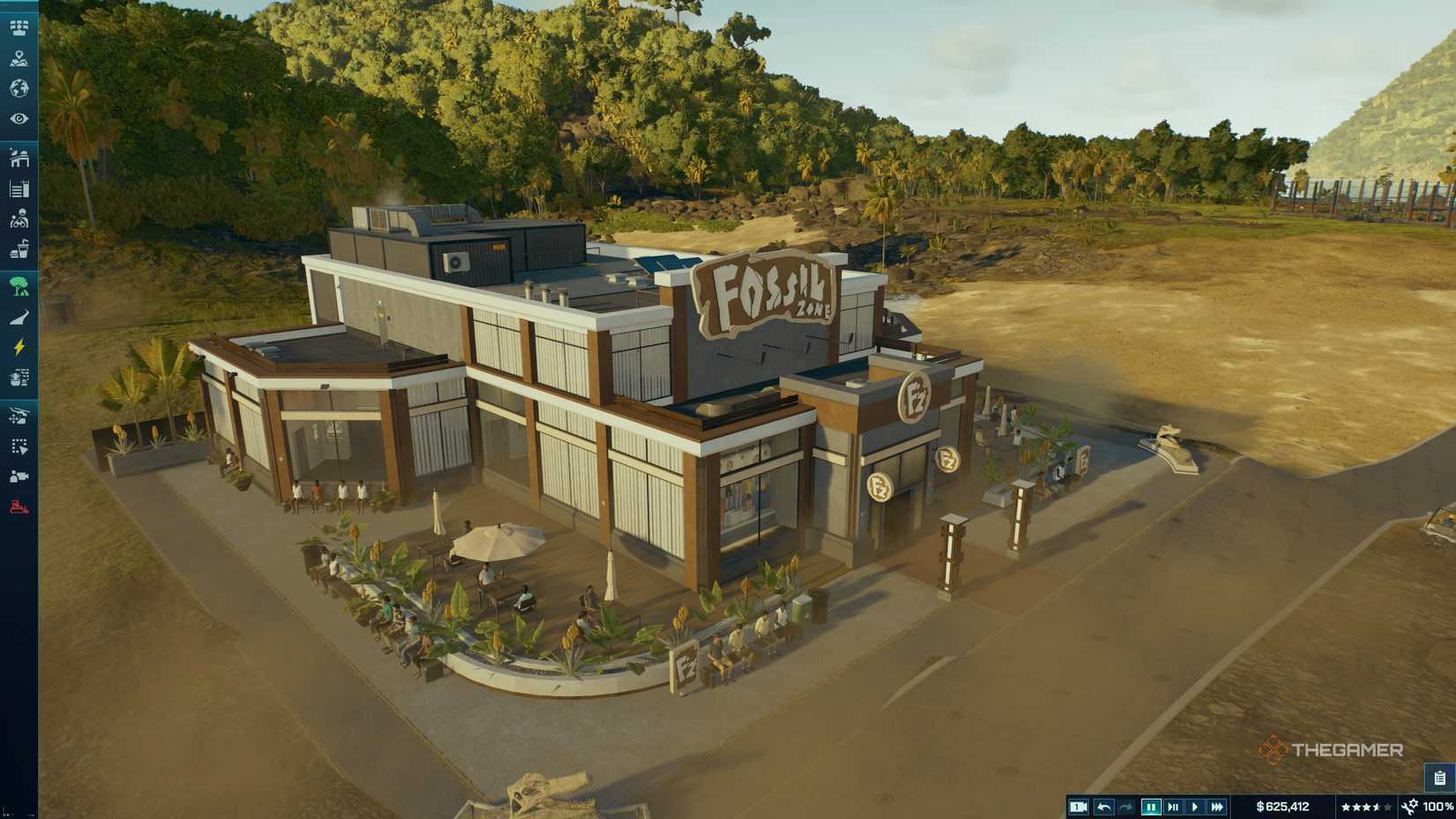Enable fast forward game speed
This screenshot has width=1456, height=819.
1219,806
